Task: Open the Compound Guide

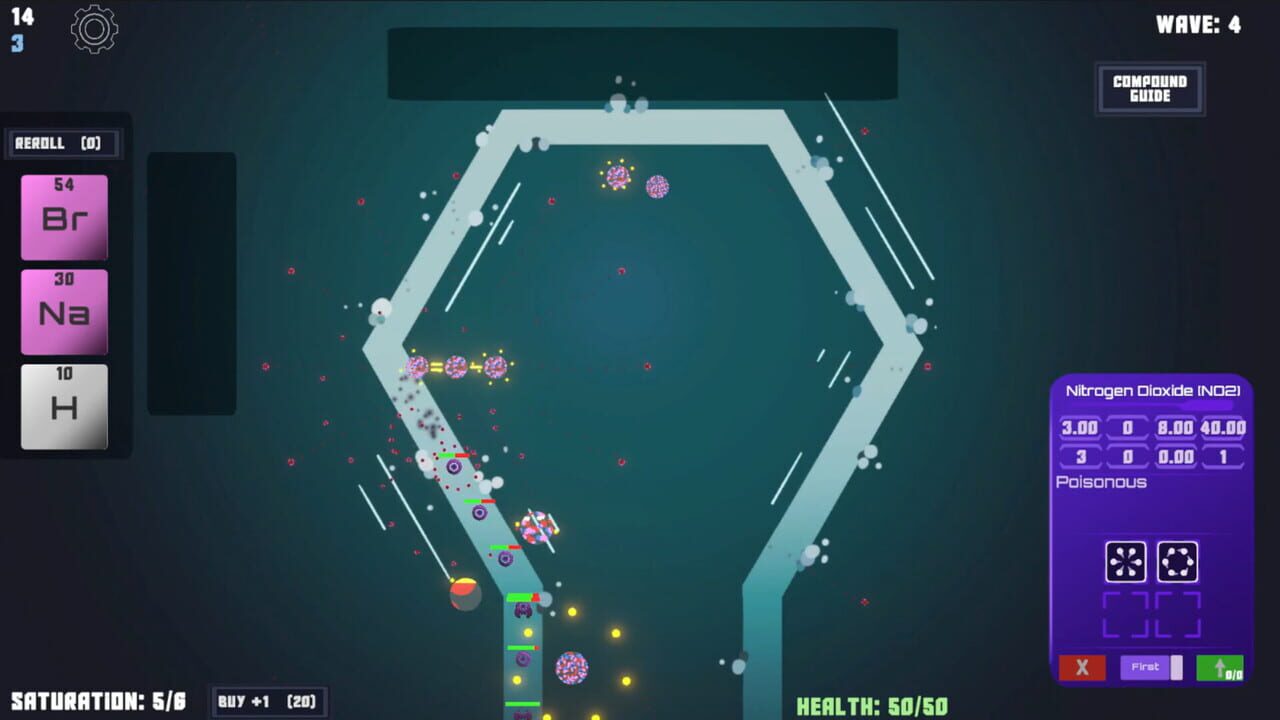Action: (x=1150, y=88)
